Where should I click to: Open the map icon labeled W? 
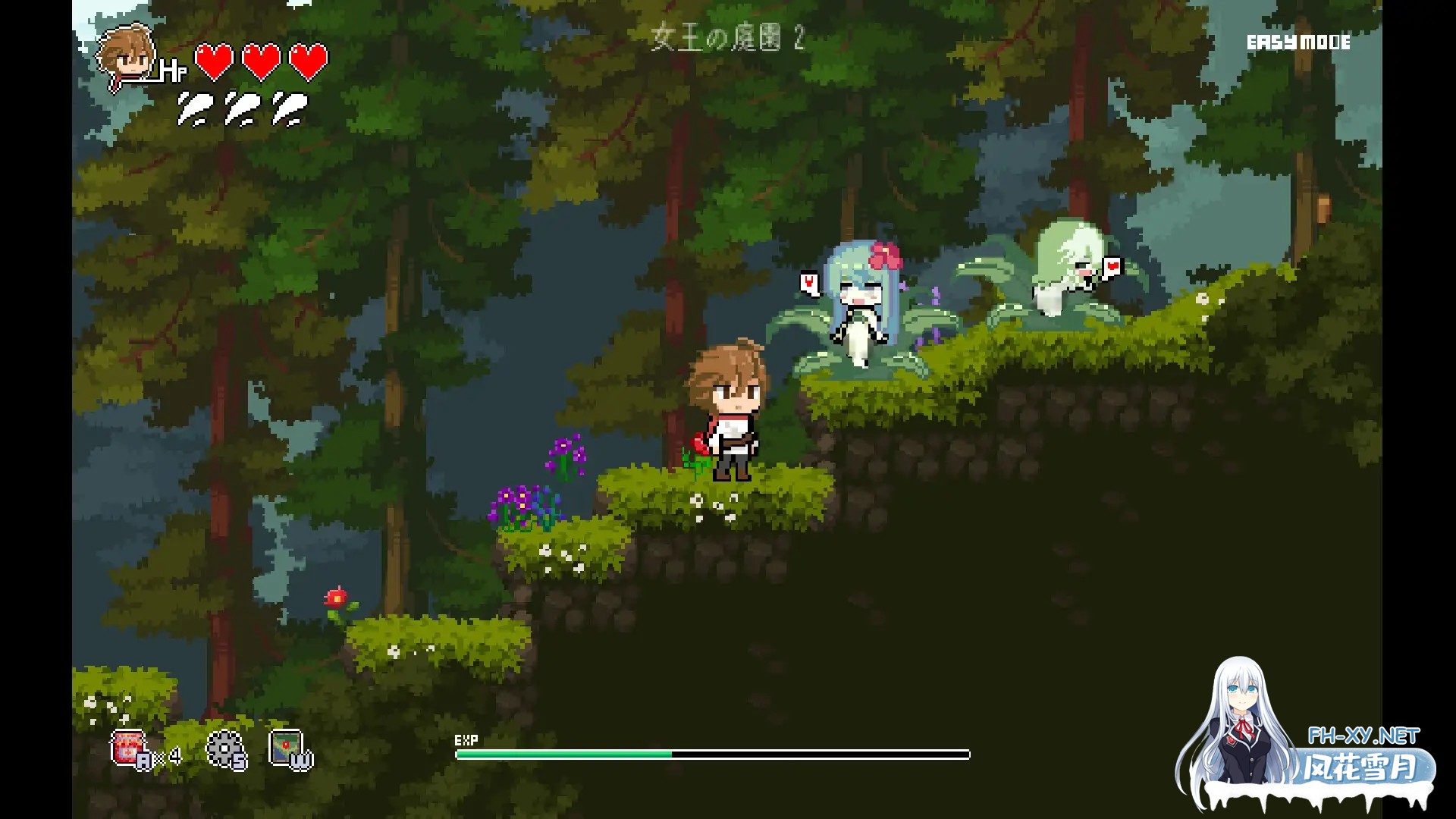287,747
